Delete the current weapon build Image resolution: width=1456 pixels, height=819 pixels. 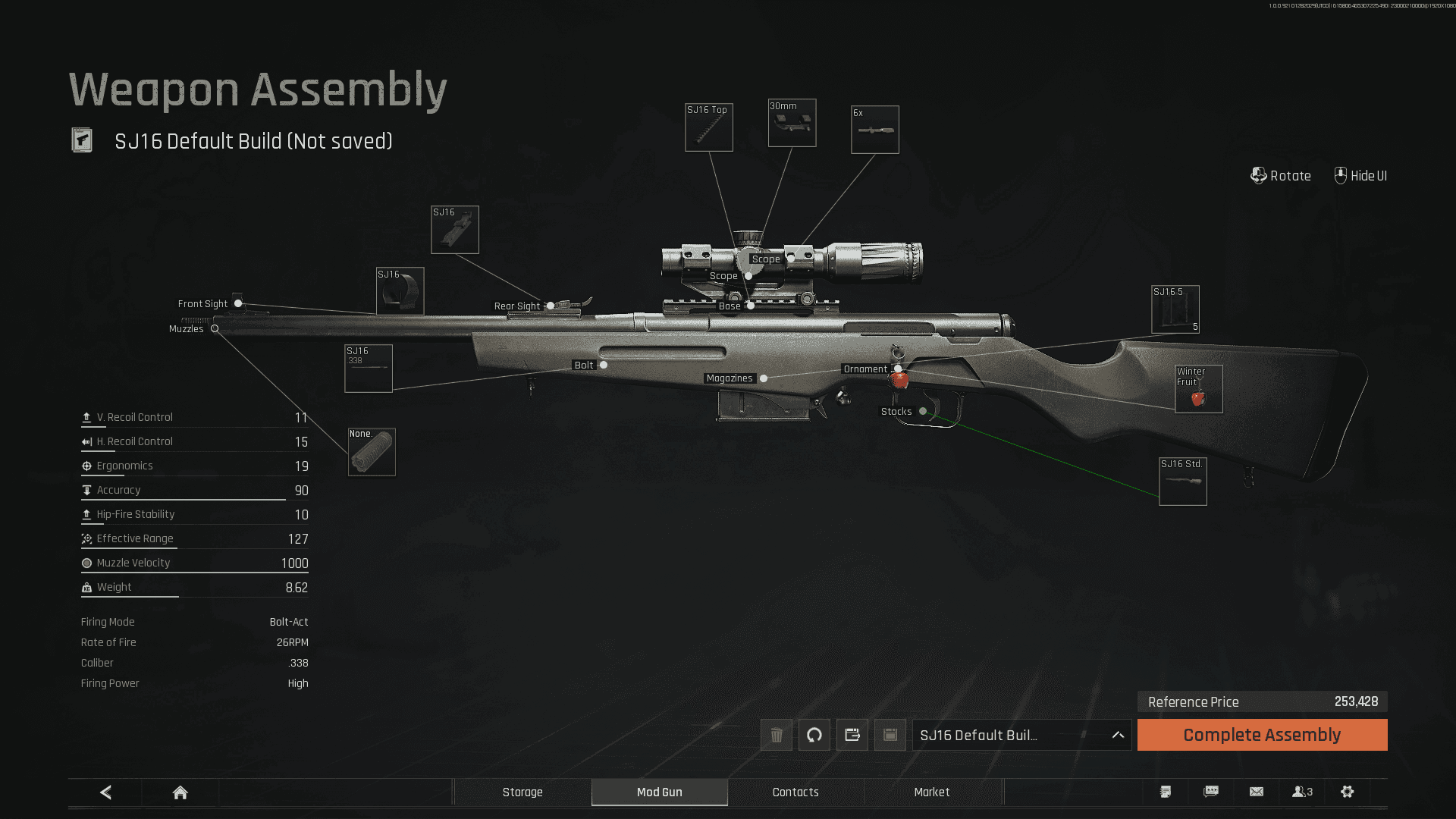point(776,735)
